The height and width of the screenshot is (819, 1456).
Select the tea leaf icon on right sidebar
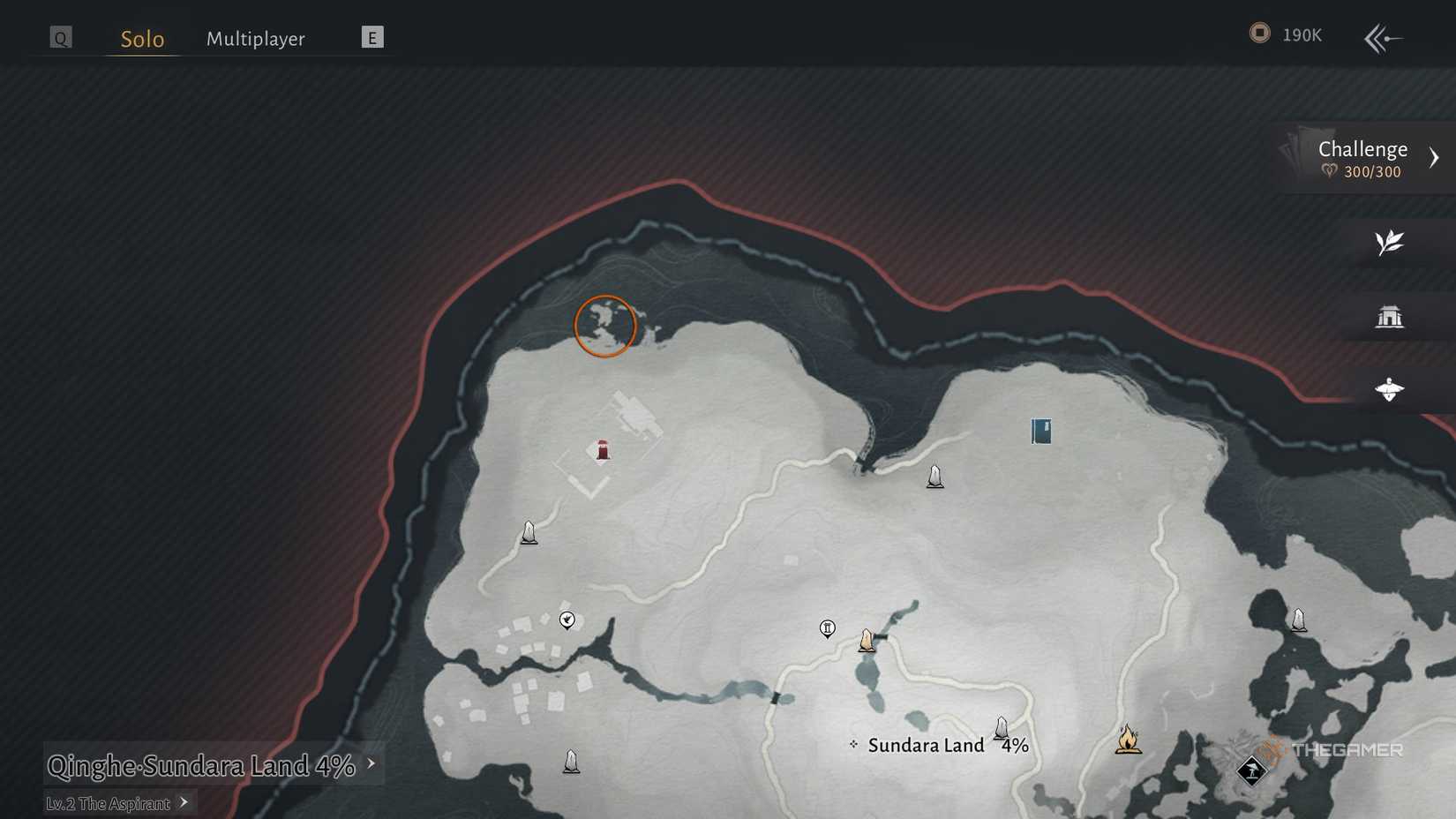click(1390, 242)
